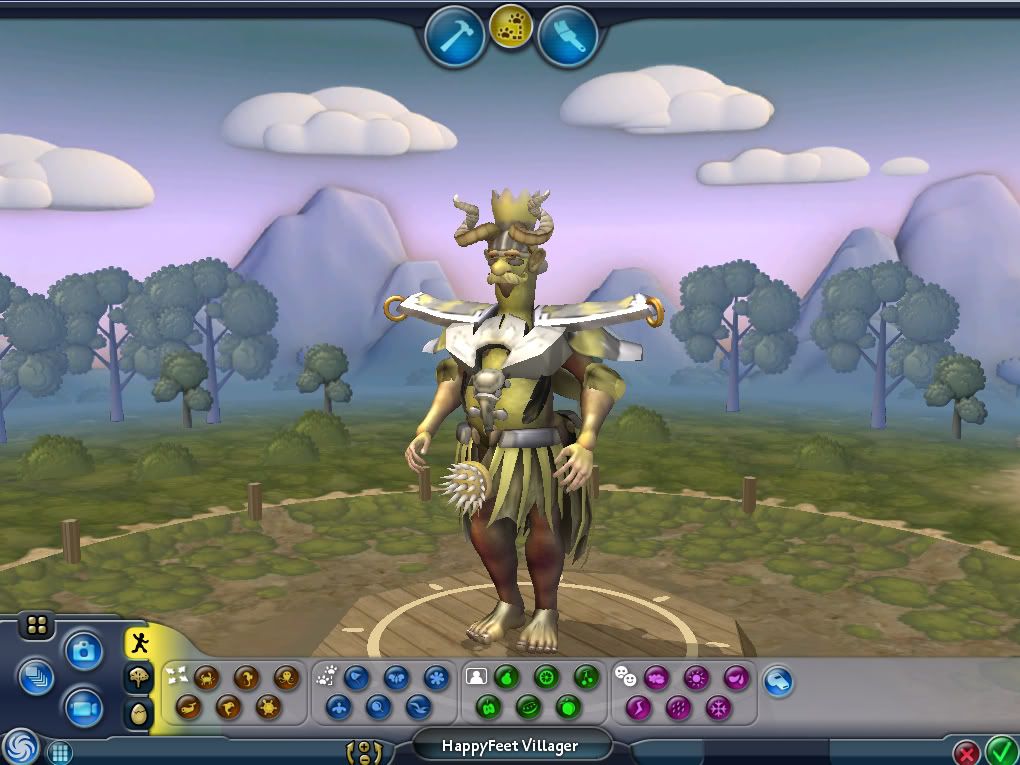Open paint mode with the paintbrush button
The image size is (1020, 765).
click(567, 35)
